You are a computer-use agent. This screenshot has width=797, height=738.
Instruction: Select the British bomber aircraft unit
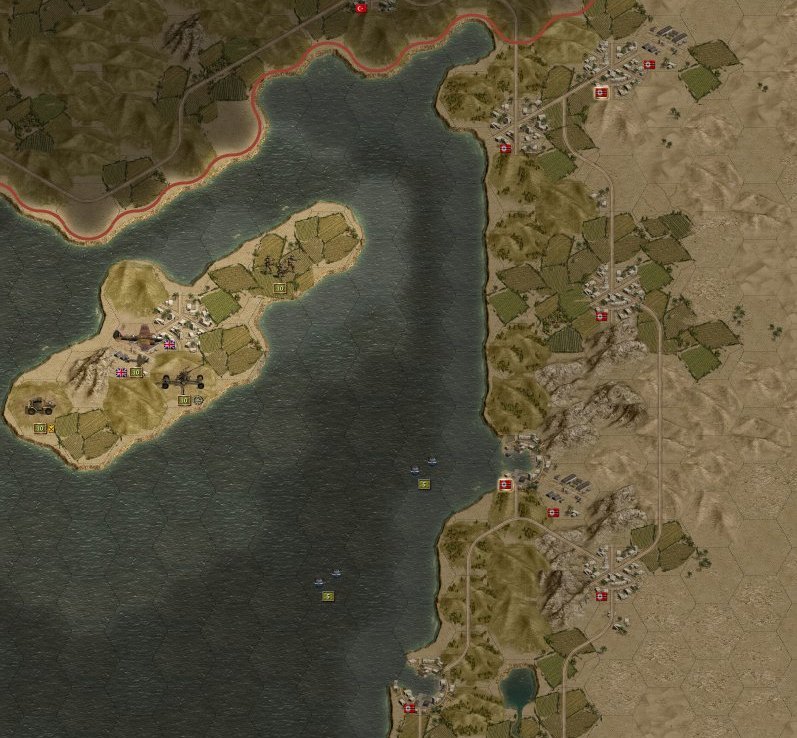138,338
